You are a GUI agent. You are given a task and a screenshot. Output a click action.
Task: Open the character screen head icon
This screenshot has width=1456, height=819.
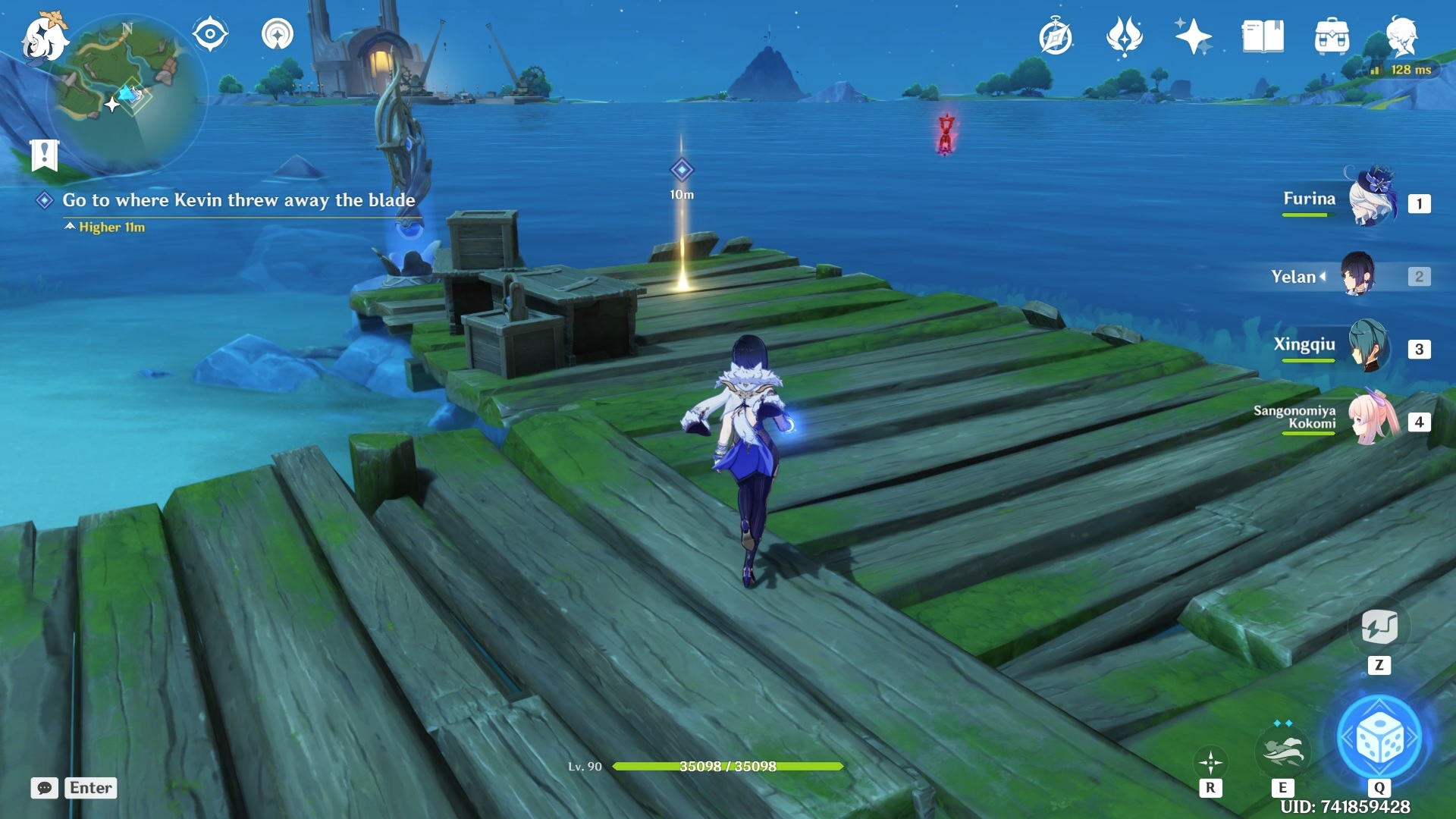click(1401, 35)
